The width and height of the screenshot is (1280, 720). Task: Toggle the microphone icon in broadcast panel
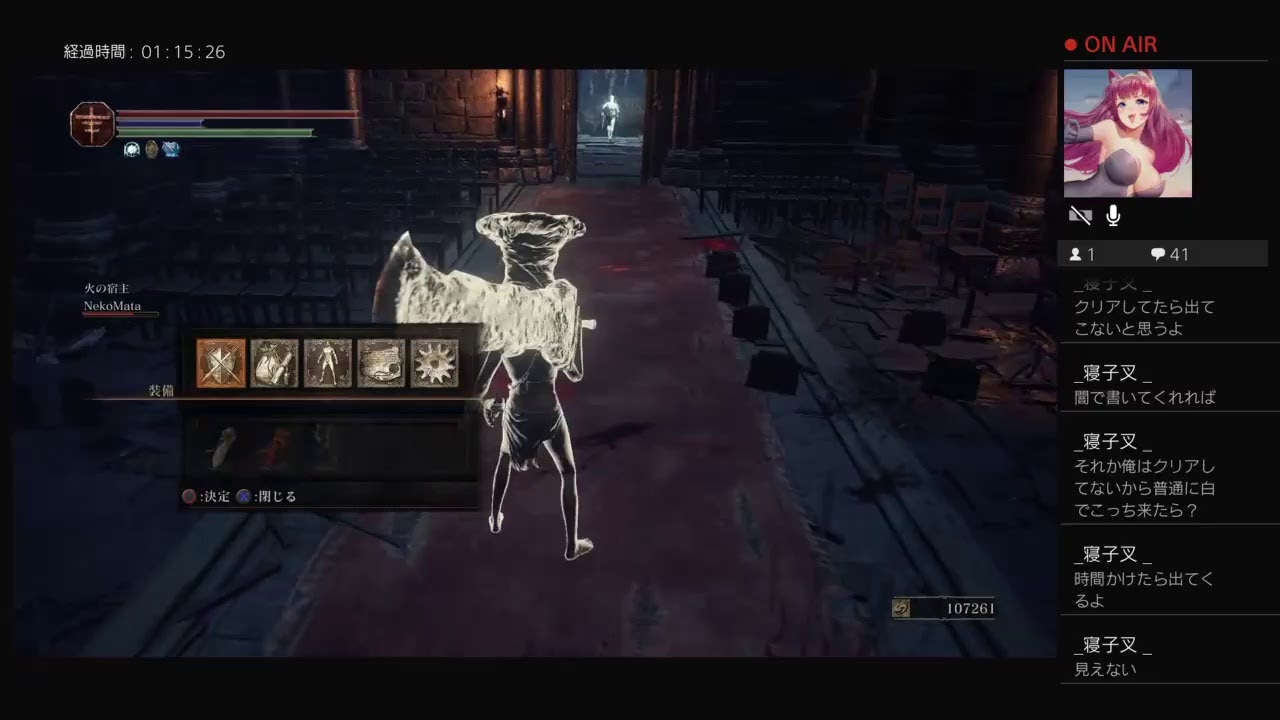(x=1113, y=215)
